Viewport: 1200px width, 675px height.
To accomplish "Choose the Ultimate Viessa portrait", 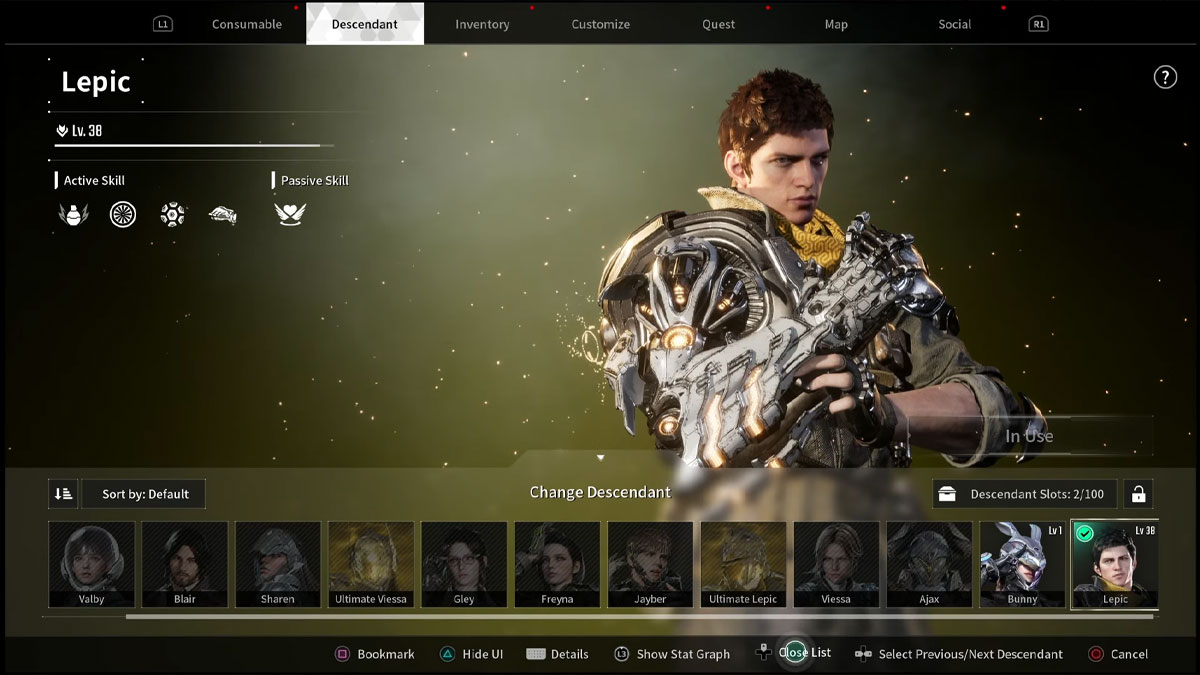I will 371,564.
